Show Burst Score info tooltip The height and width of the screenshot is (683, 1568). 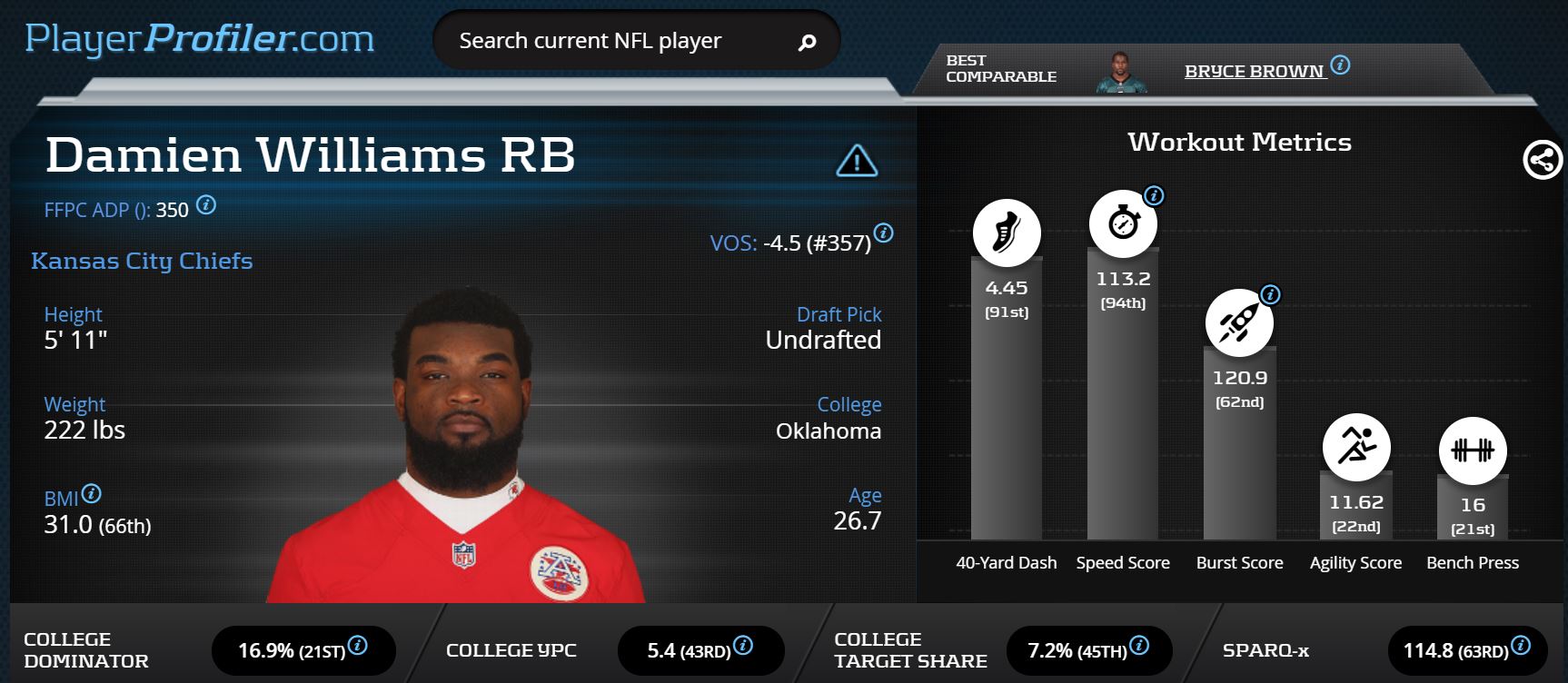[x=1271, y=294]
